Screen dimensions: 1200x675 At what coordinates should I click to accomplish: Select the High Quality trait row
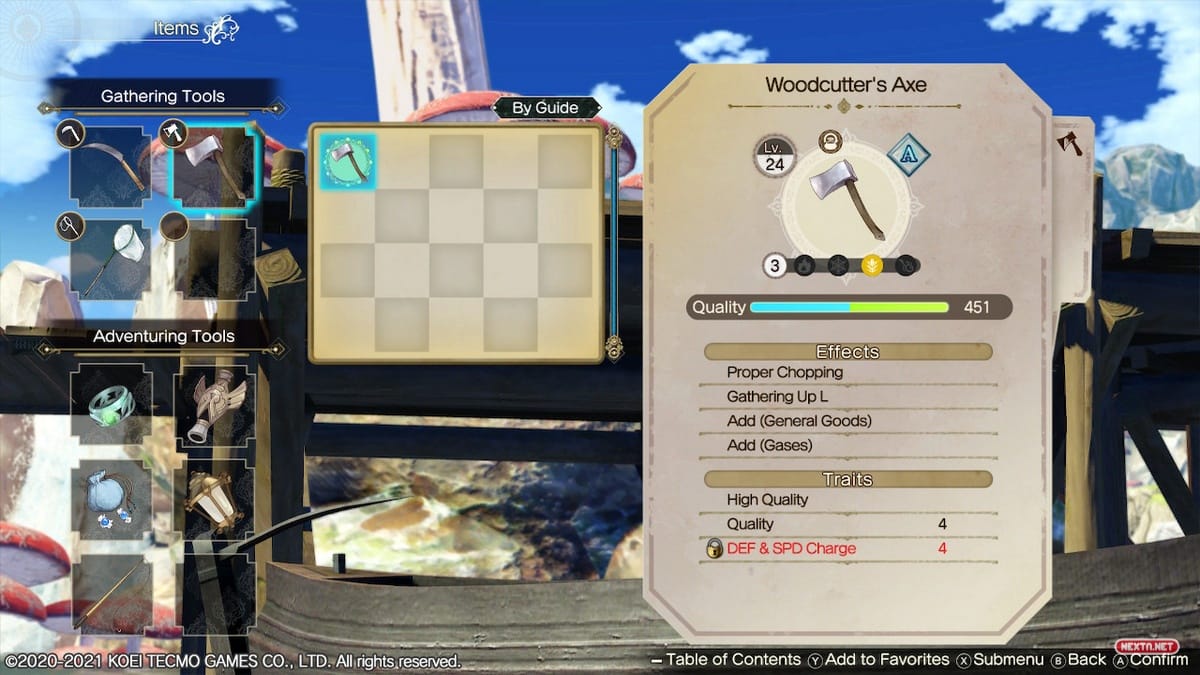767,499
